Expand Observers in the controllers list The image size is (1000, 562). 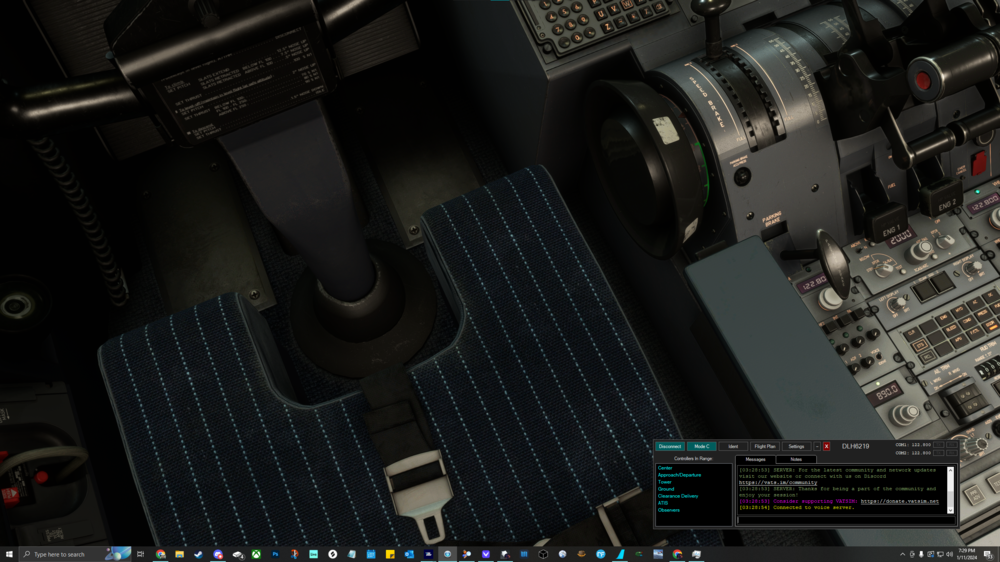click(669, 510)
